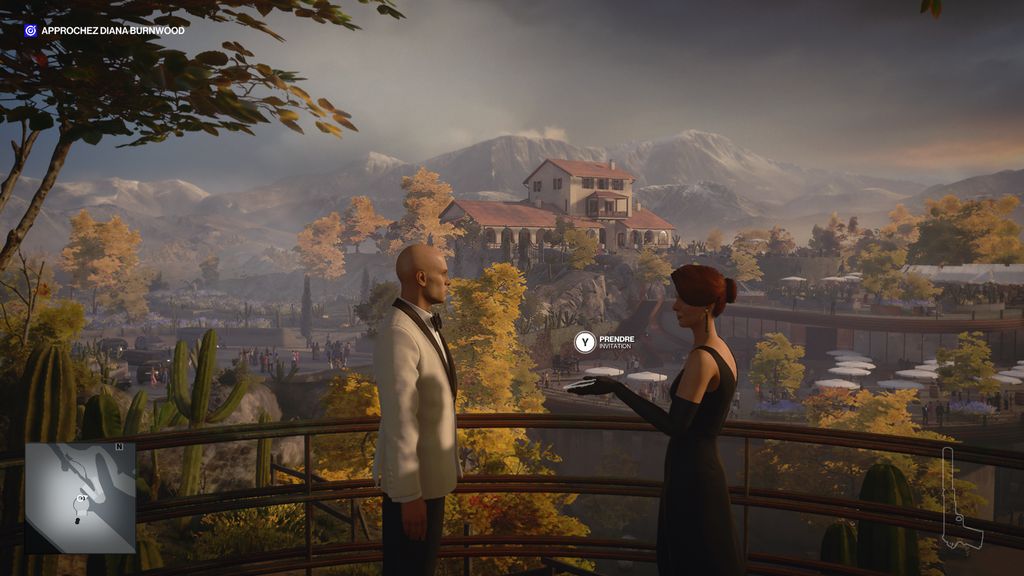The image size is (1024, 576).
Task: Open the minimap in the corner
Action: (80, 497)
